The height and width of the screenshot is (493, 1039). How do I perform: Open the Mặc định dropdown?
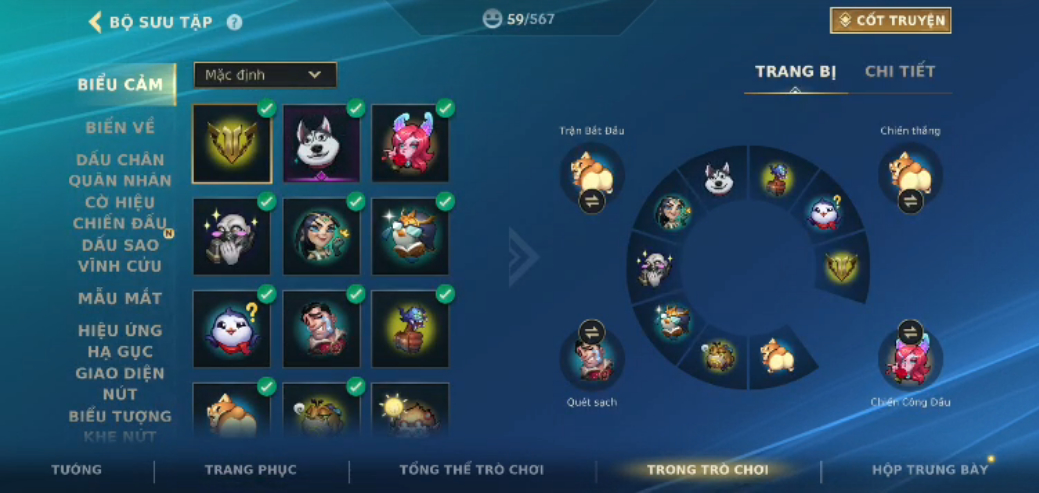[x=265, y=75]
